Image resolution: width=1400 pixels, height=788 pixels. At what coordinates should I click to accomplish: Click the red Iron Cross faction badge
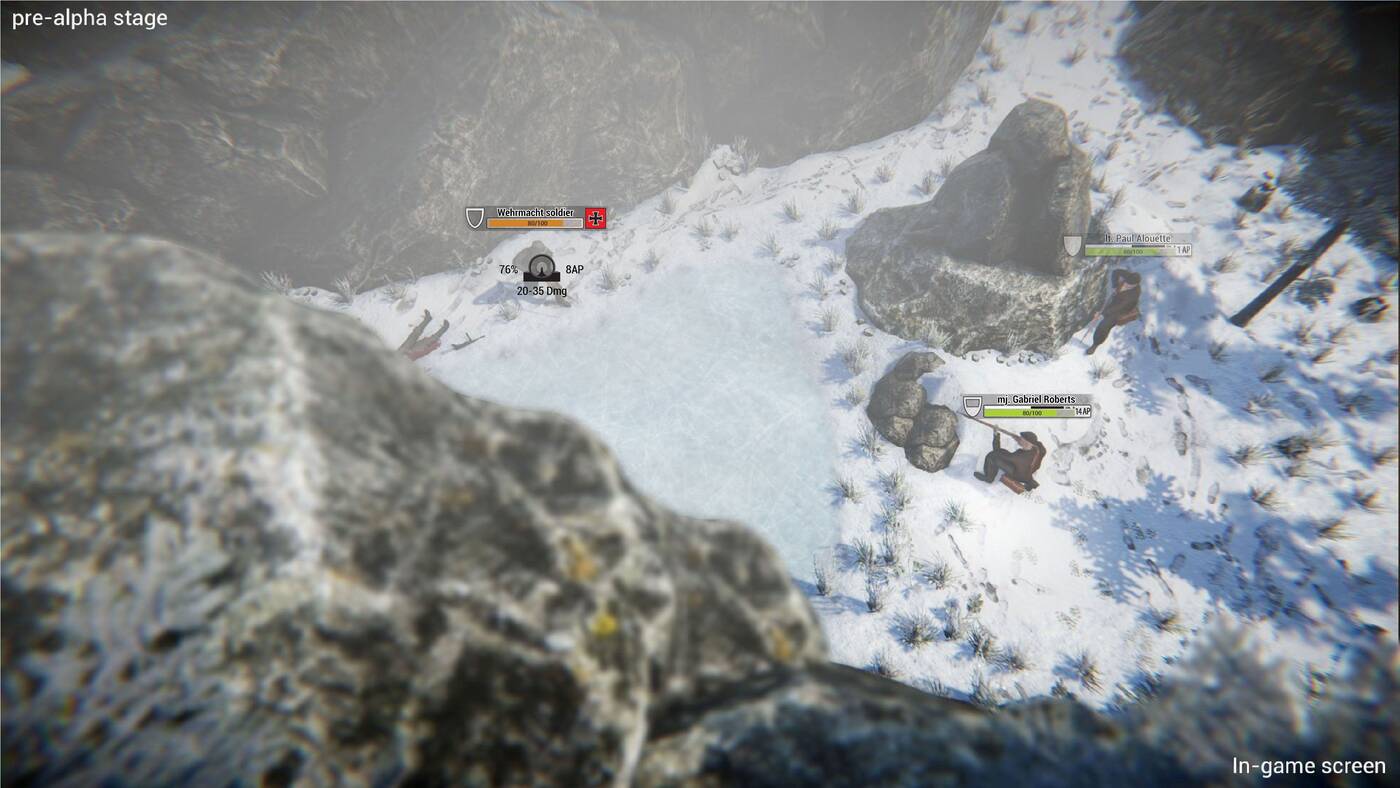(596, 218)
